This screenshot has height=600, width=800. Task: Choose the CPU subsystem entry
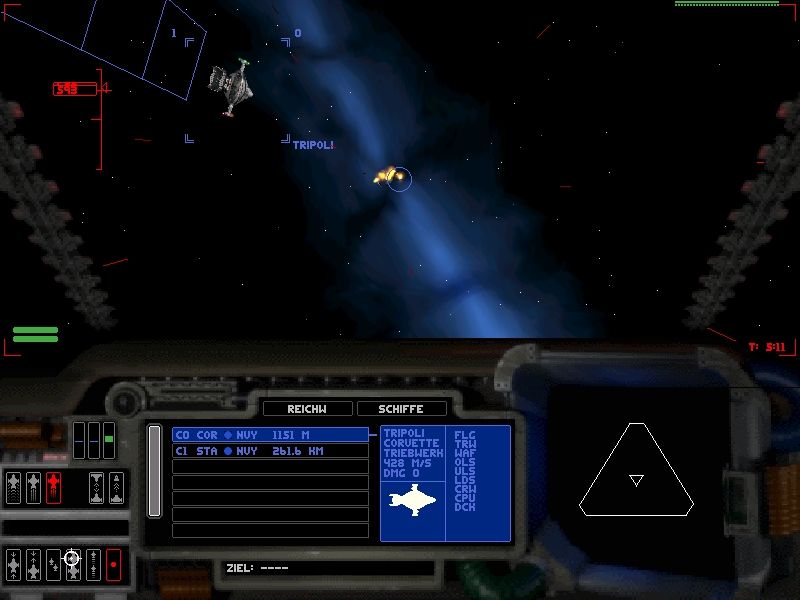[465, 498]
